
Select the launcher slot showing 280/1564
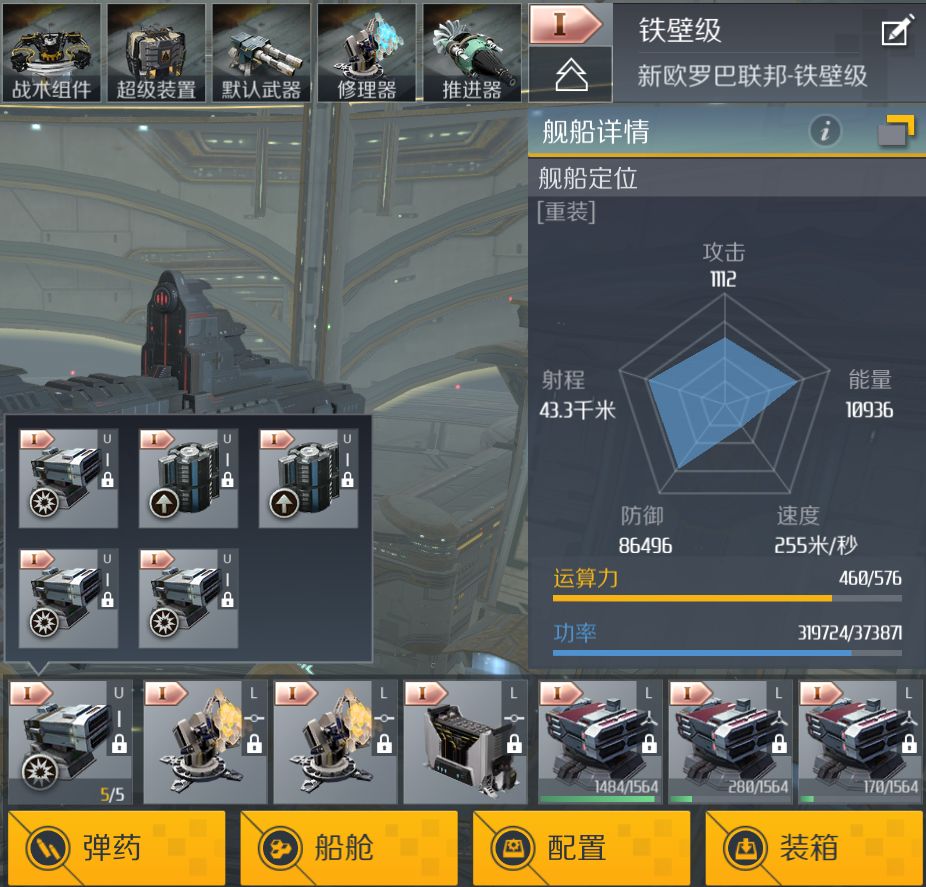pyautogui.click(x=730, y=741)
